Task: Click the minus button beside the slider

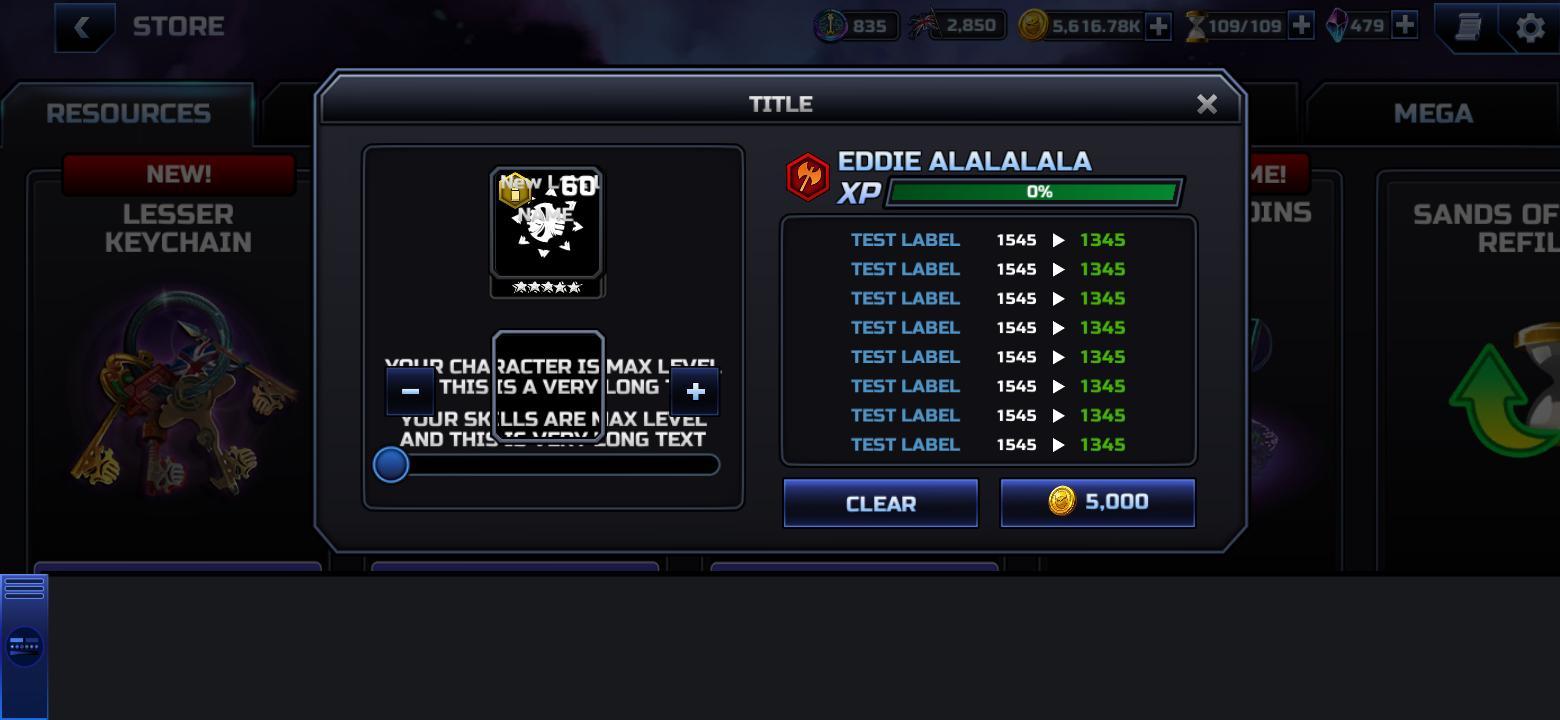Action: pos(410,391)
